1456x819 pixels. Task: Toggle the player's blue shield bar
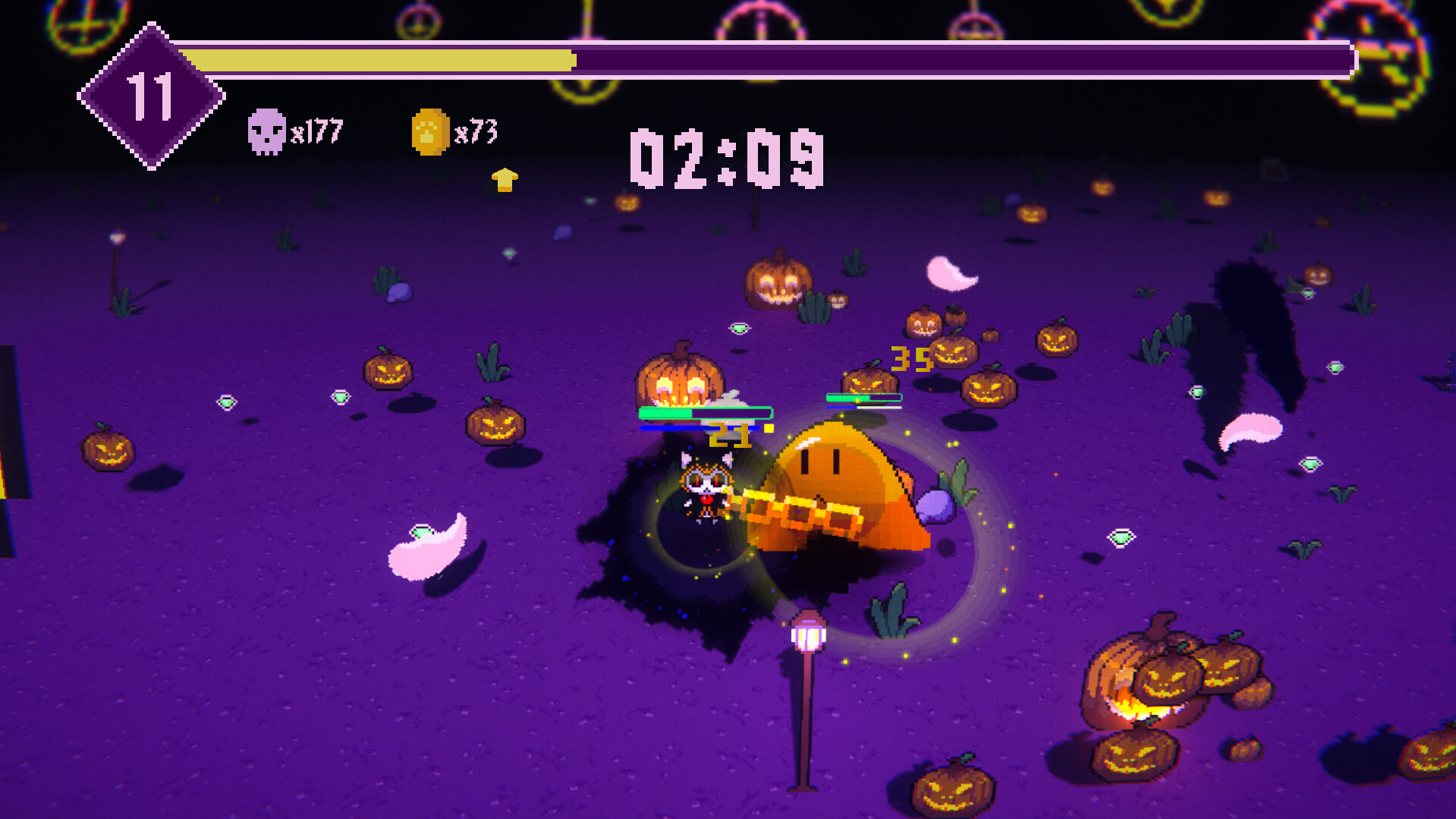(x=698, y=427)
